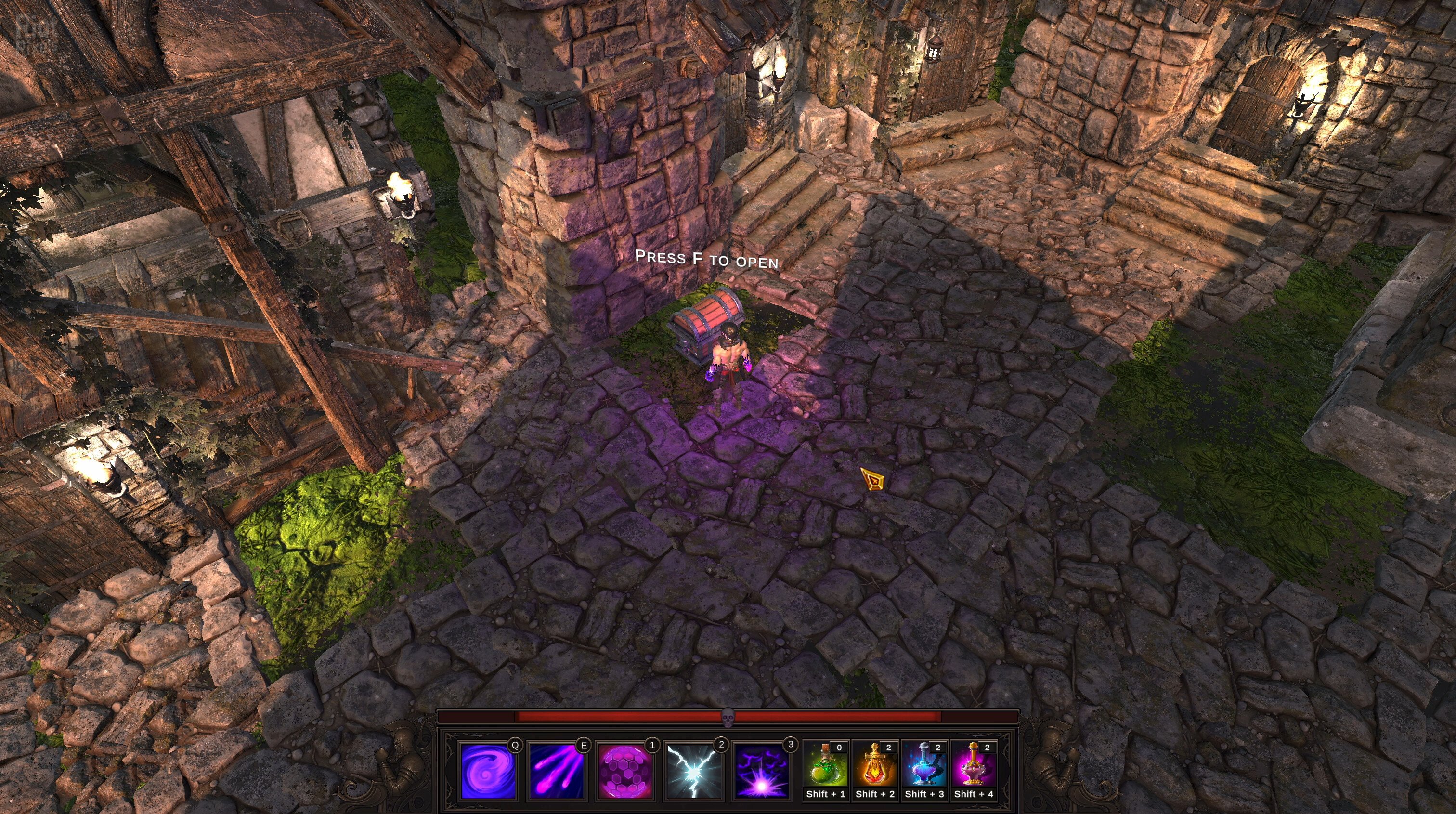Image resolution: width=1456 pixels, height=814 pixels.
Task: Drink the blue potion flask
Action: click(924, 765)
